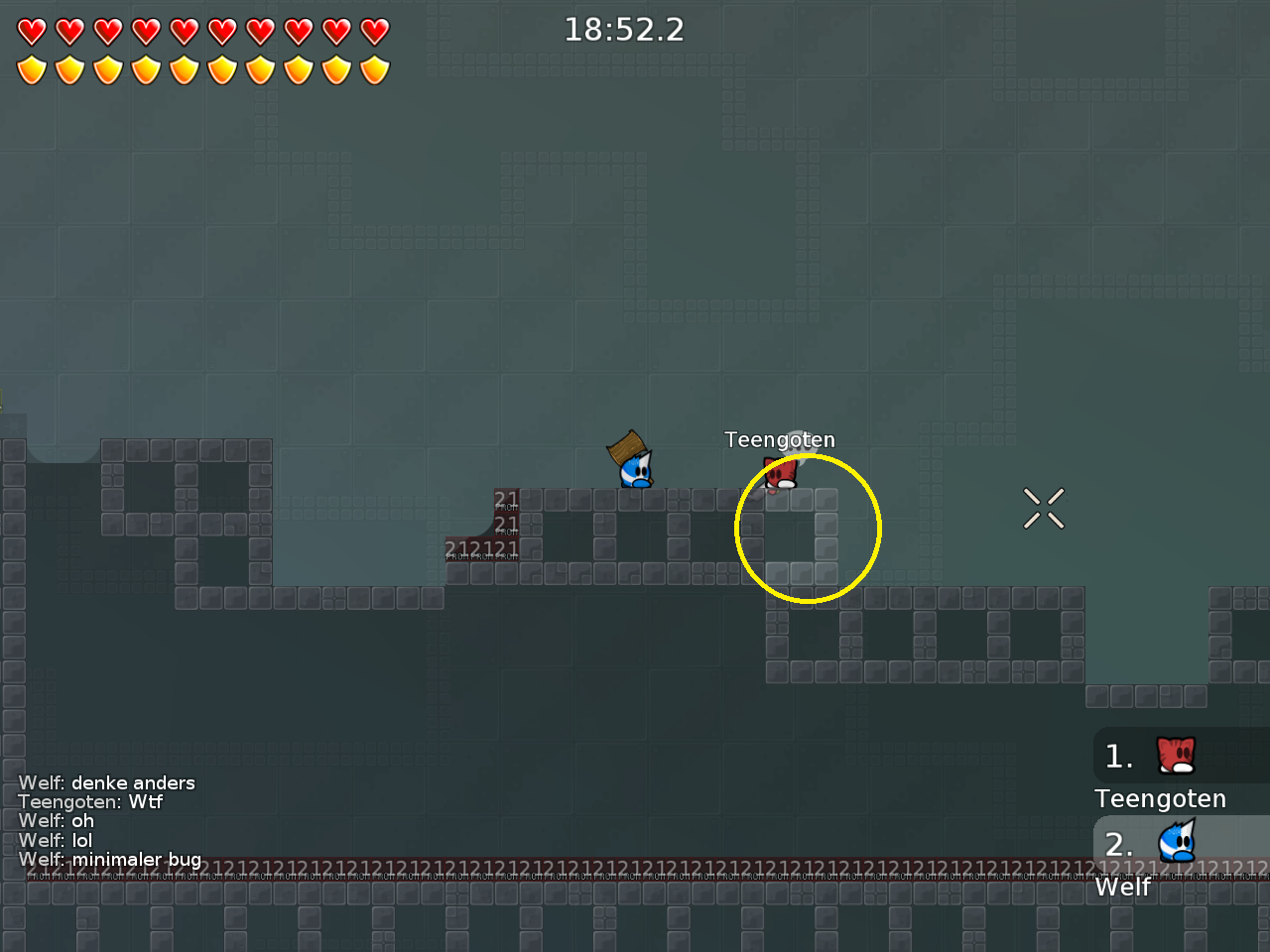
Task: Click the chat line reading minimaler bug
Action: pyautogui.click(x=110, y=860)
